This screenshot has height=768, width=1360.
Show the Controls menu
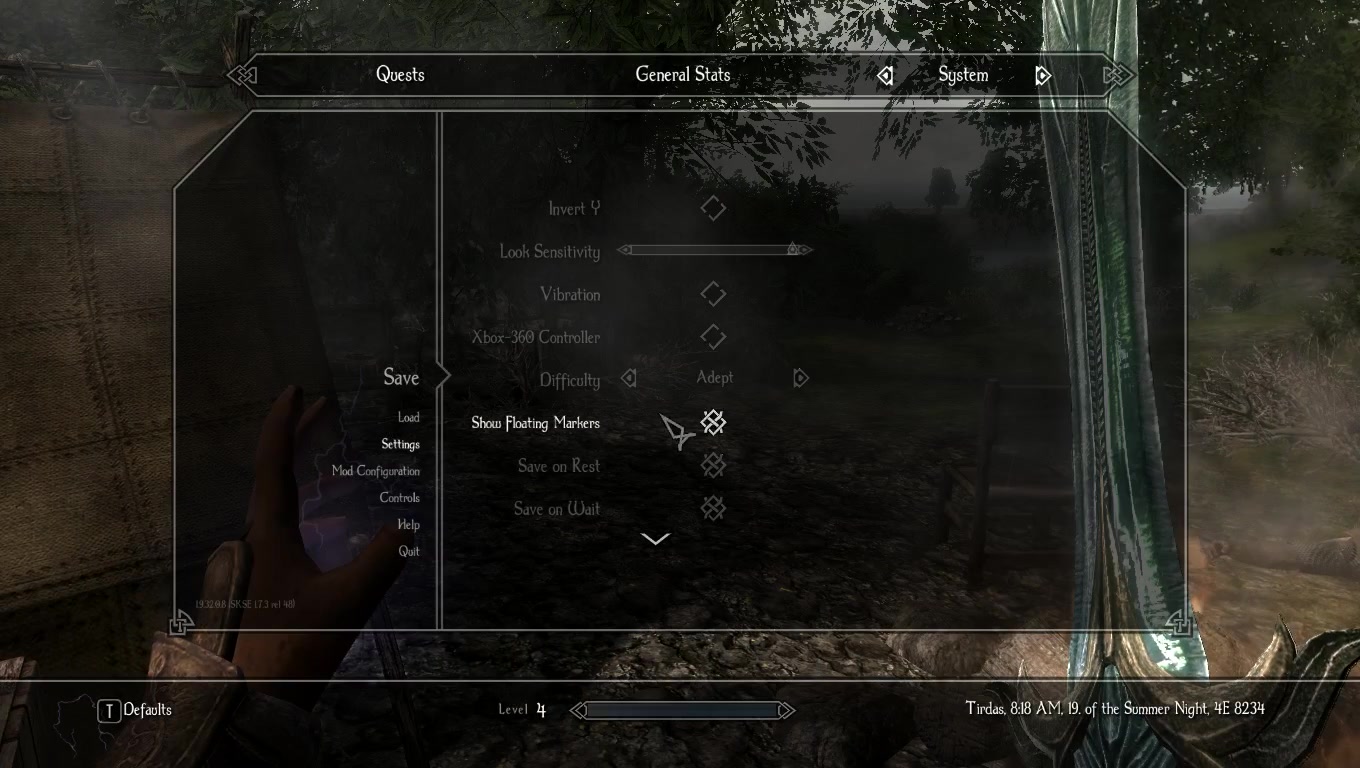pos(399,498)
